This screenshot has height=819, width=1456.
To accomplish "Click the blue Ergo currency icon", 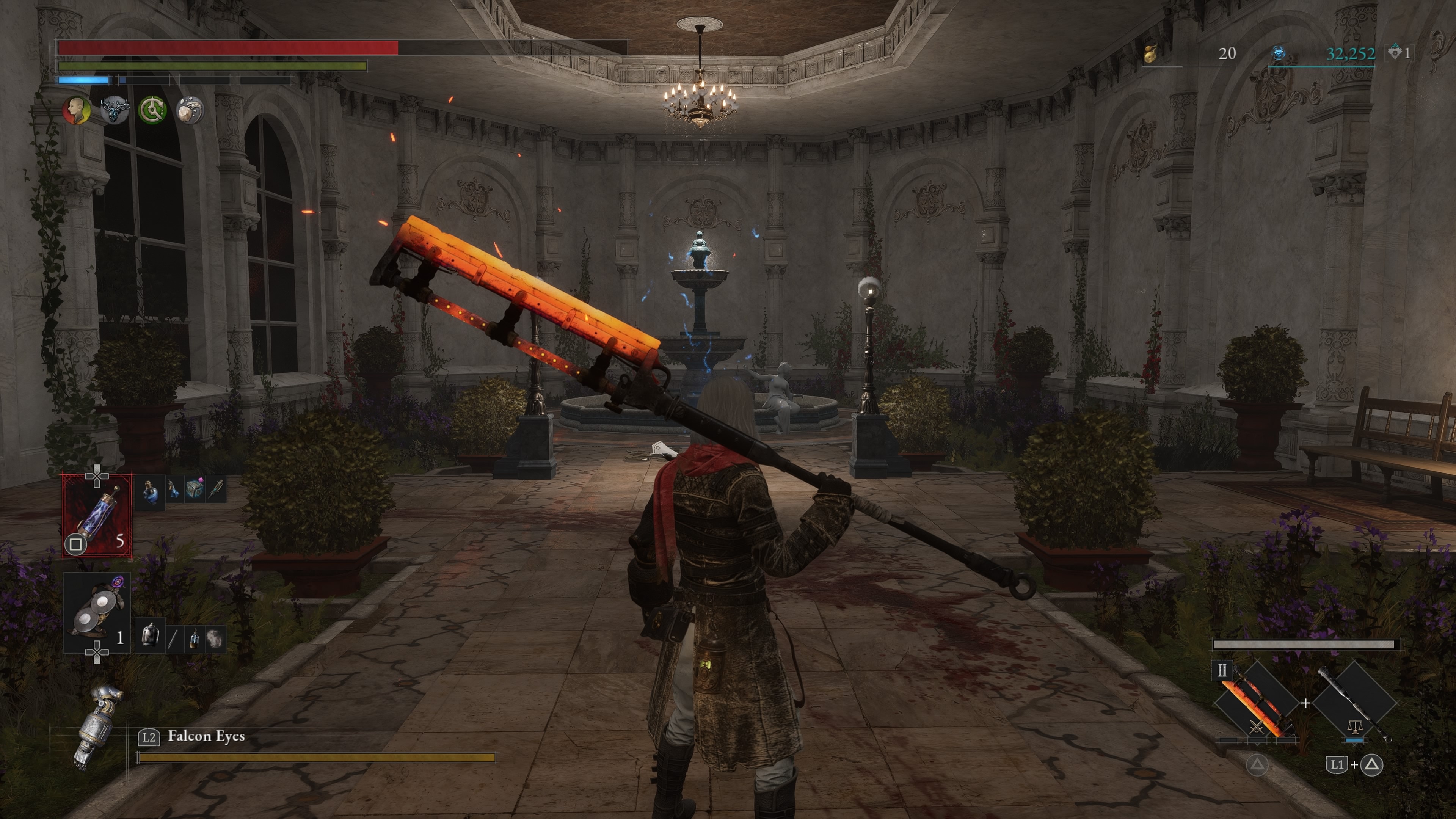I will pos(1278,54).
